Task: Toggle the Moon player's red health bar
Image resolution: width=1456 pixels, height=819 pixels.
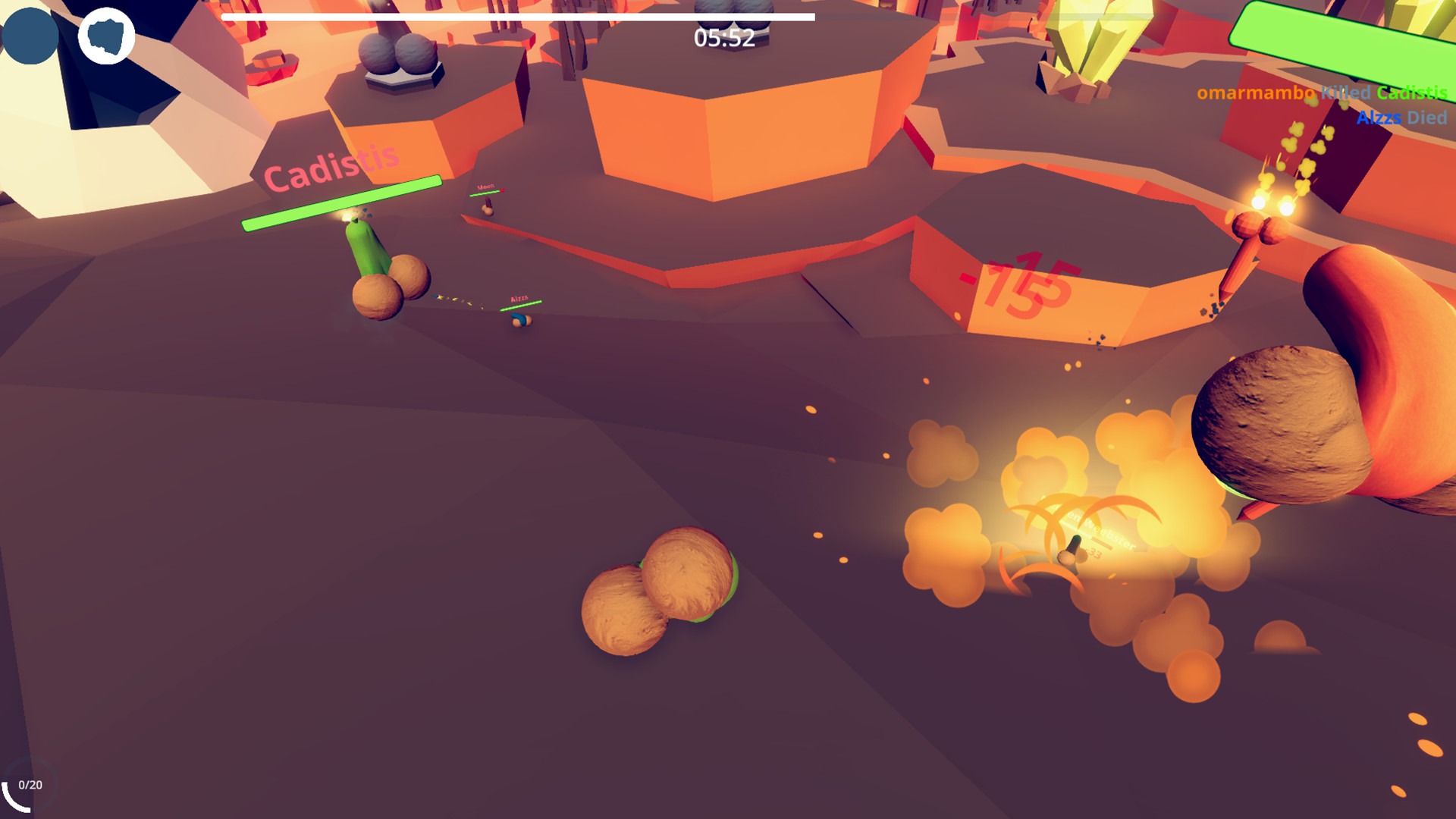Action: [486, 191]
